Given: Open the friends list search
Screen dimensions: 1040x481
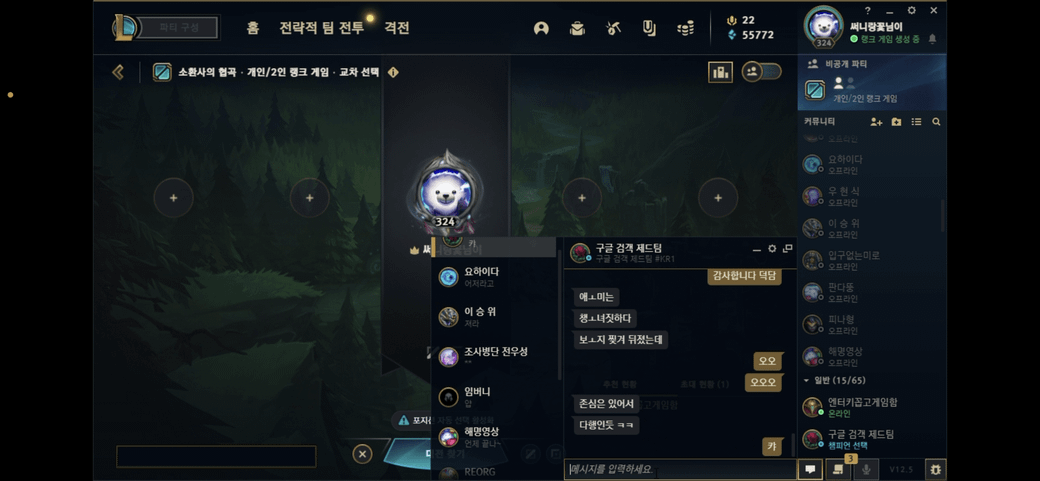Looking at the screenshot, I should [936, 122].
